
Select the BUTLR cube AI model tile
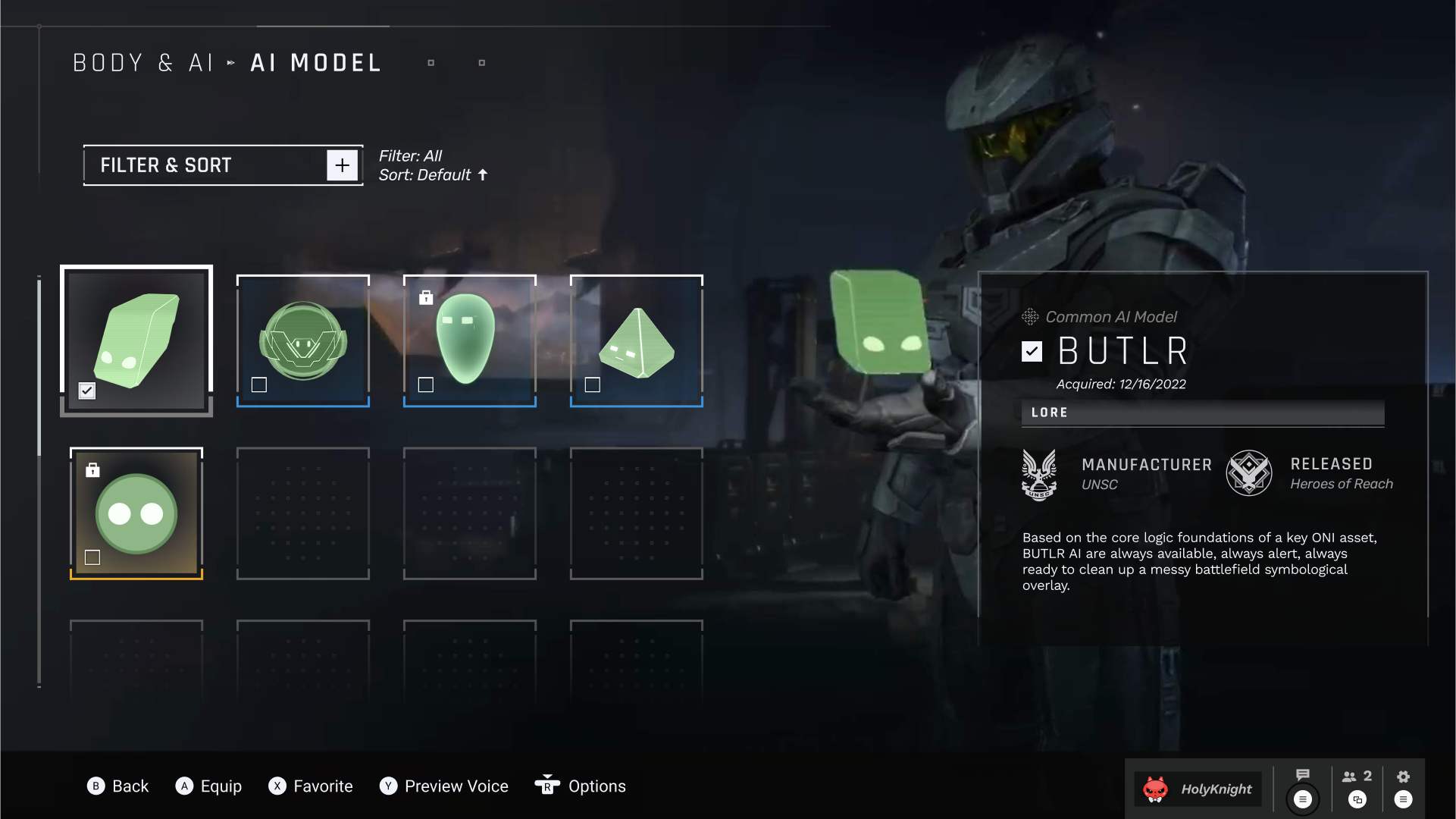136,340
